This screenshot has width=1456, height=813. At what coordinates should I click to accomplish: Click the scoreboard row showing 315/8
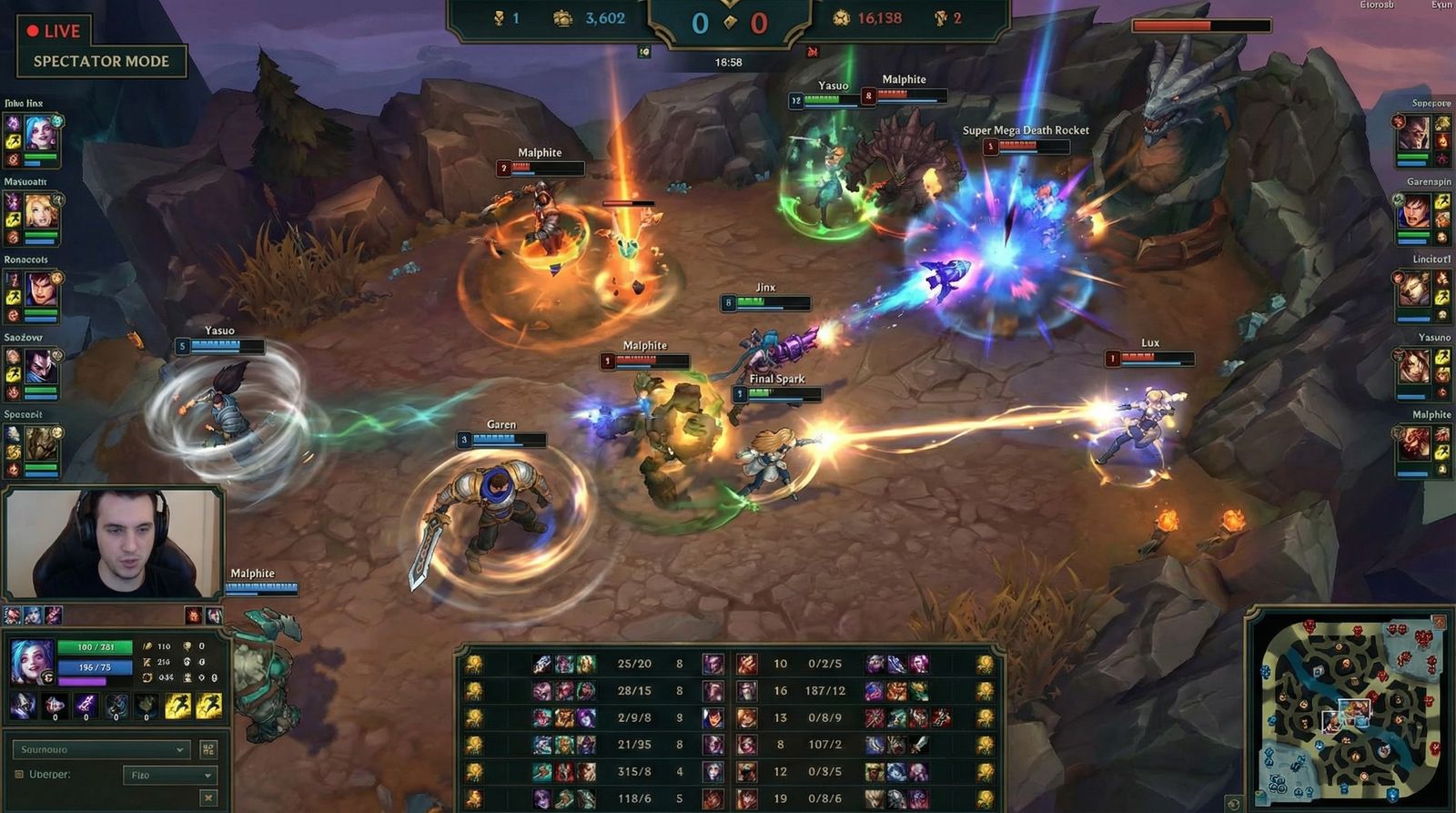pyautogui.click(x=728, y=772)
